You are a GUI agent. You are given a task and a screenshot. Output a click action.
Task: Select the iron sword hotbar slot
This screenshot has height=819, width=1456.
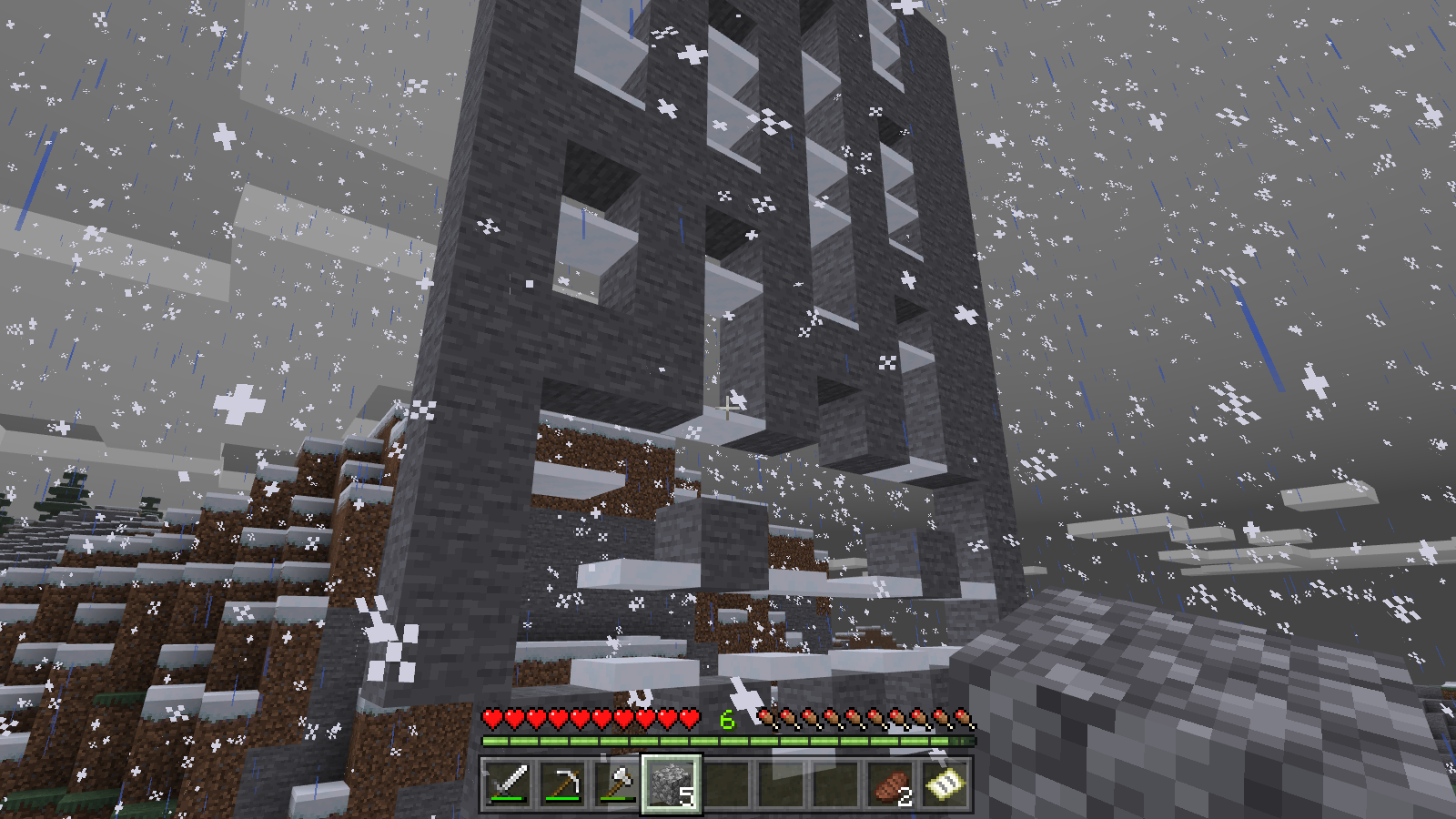(508, 784)
